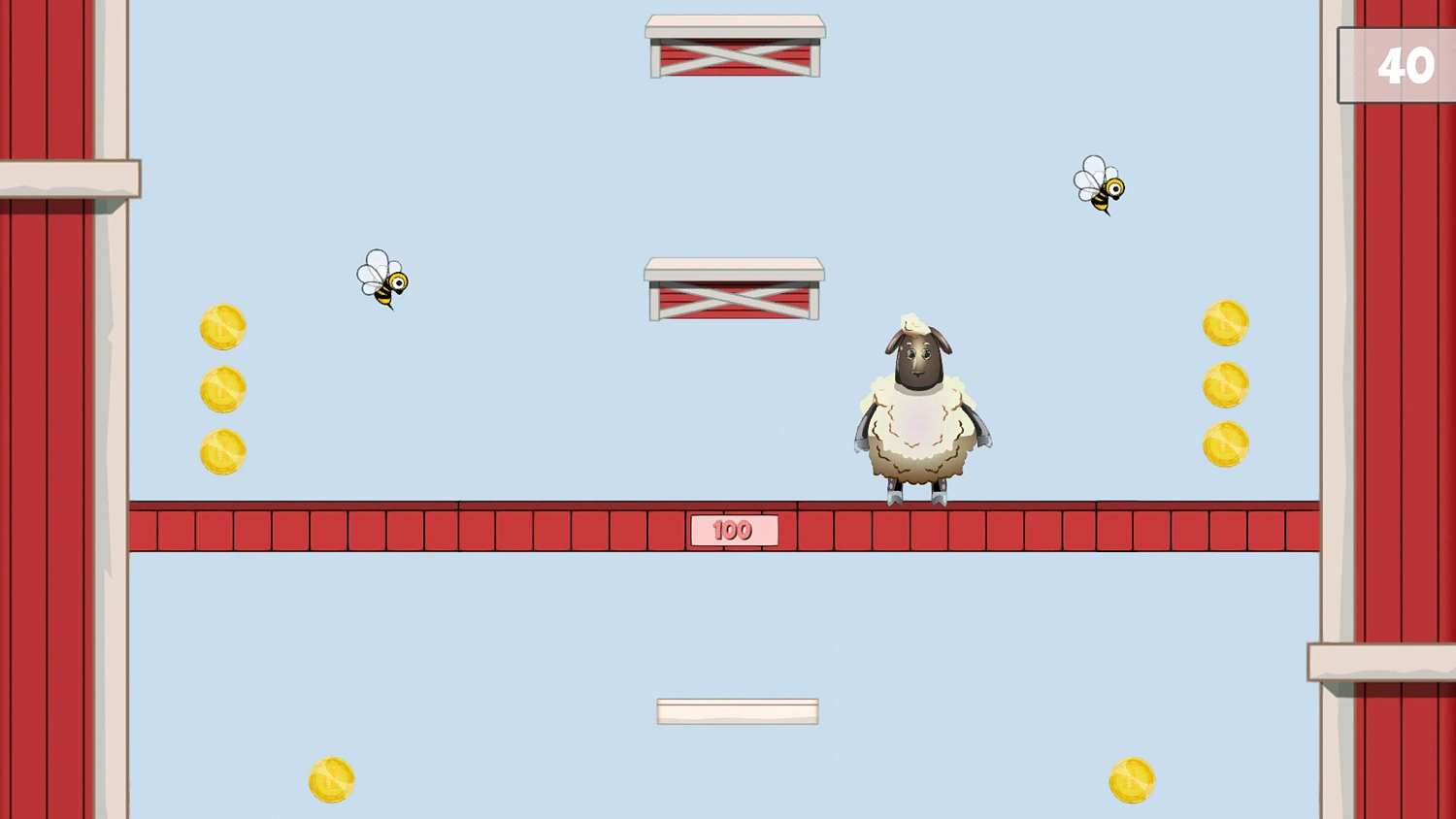
Task: Click the top coin in the left coin column
Action: pyautogui.click(x=220, y=326)
